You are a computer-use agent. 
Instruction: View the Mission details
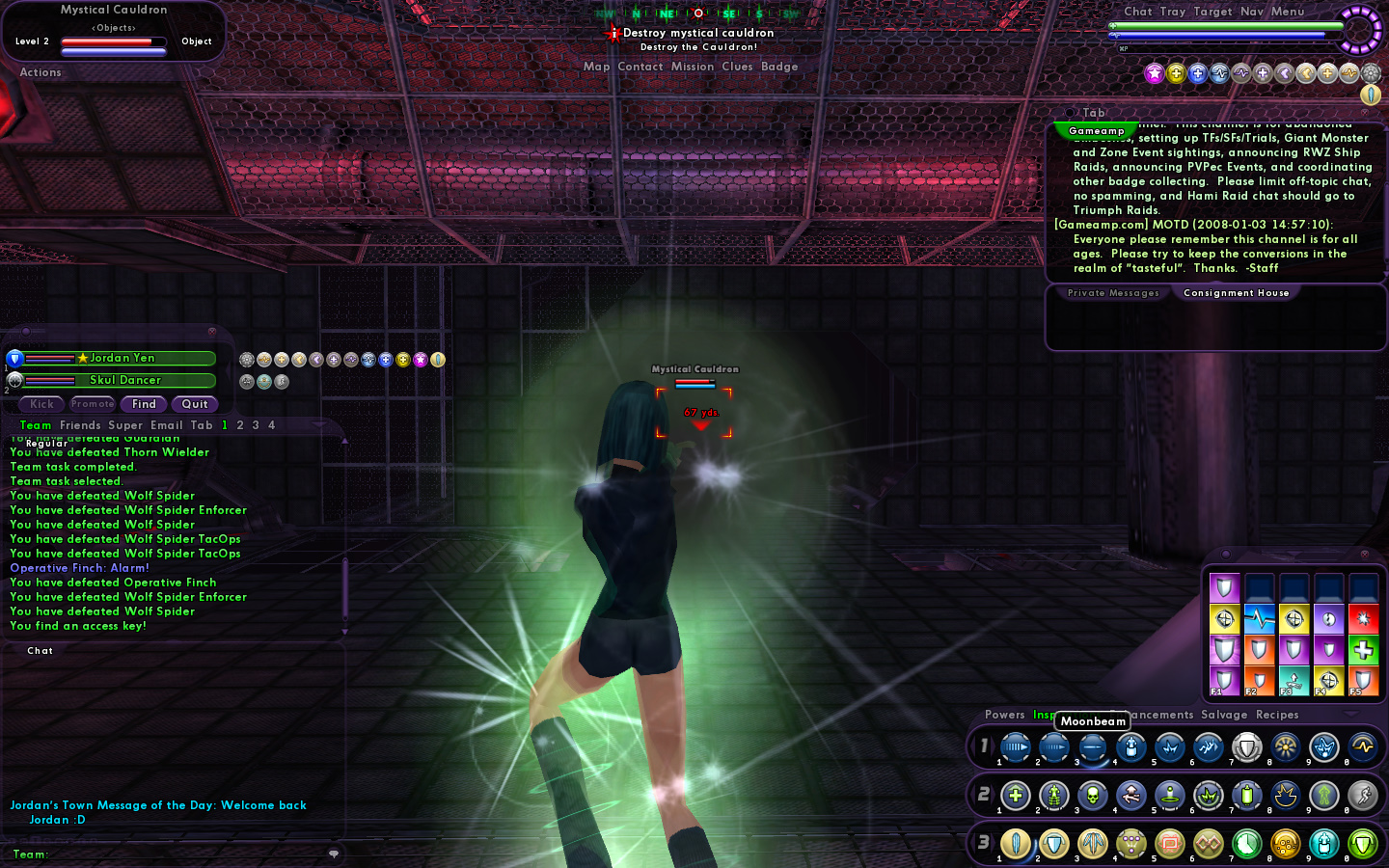coord(693,67)
